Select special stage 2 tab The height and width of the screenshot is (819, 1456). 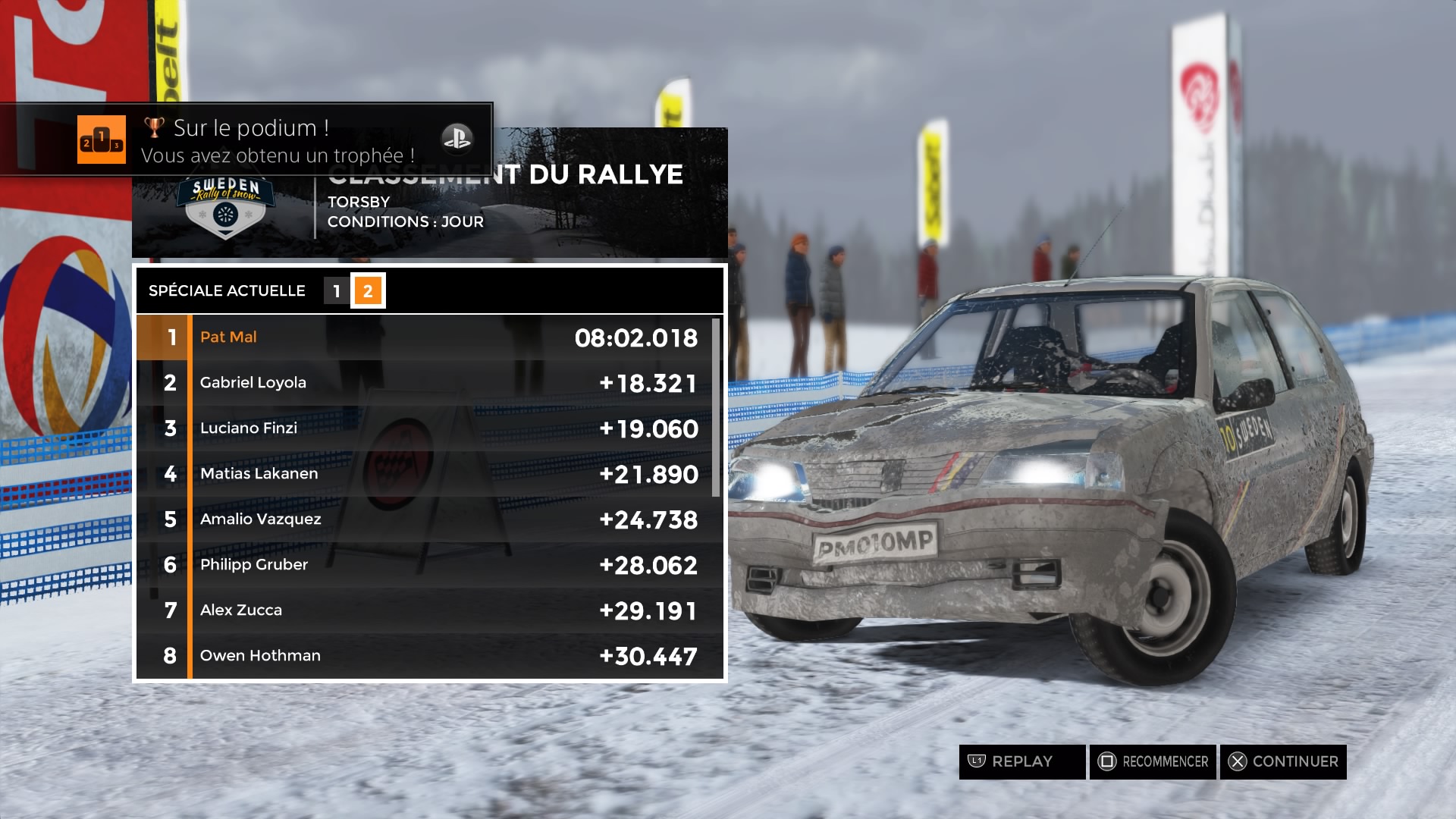[x=368, y=291]
